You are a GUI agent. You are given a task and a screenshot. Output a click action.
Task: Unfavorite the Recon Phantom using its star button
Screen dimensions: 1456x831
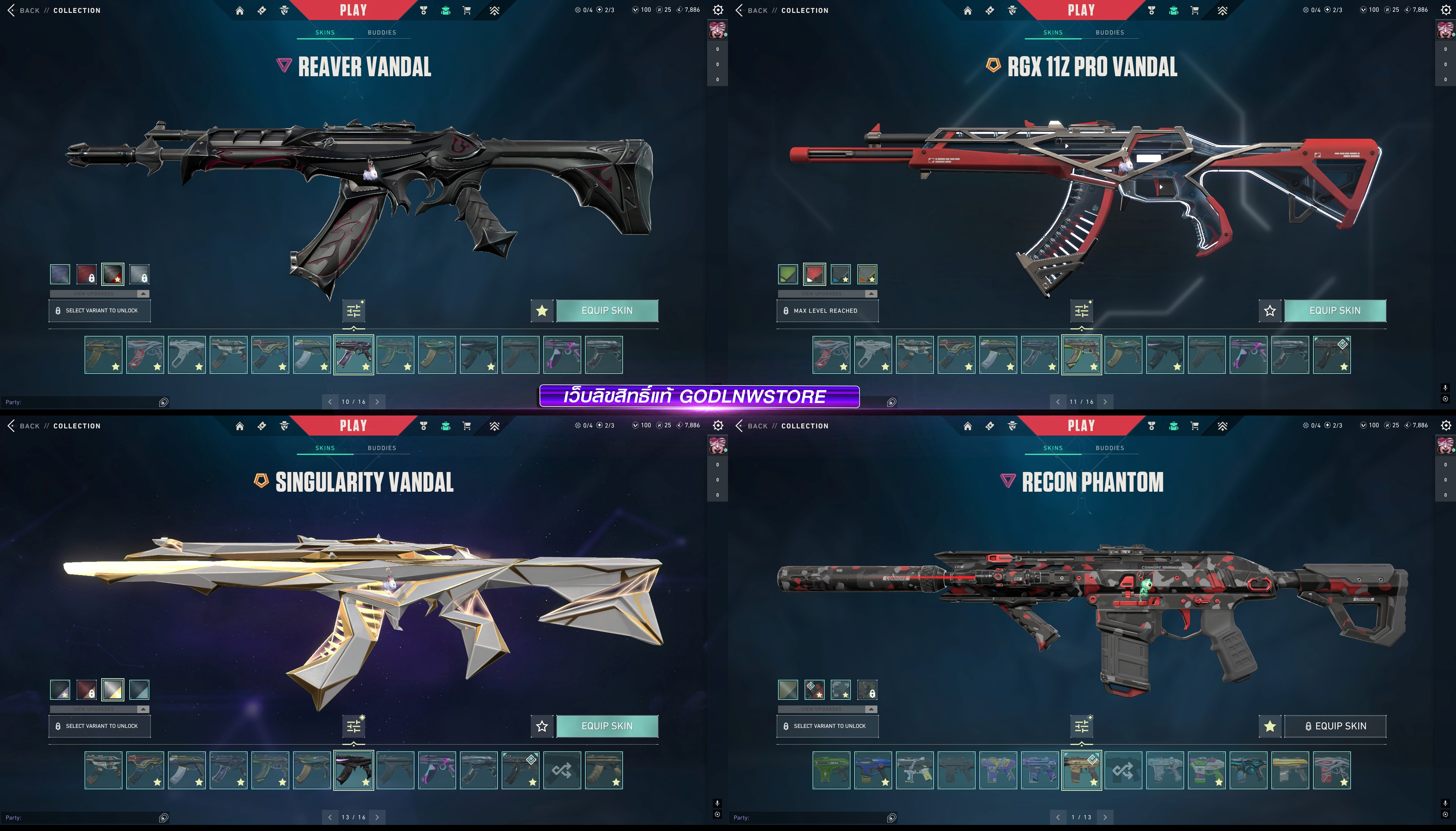[1269, 726]
